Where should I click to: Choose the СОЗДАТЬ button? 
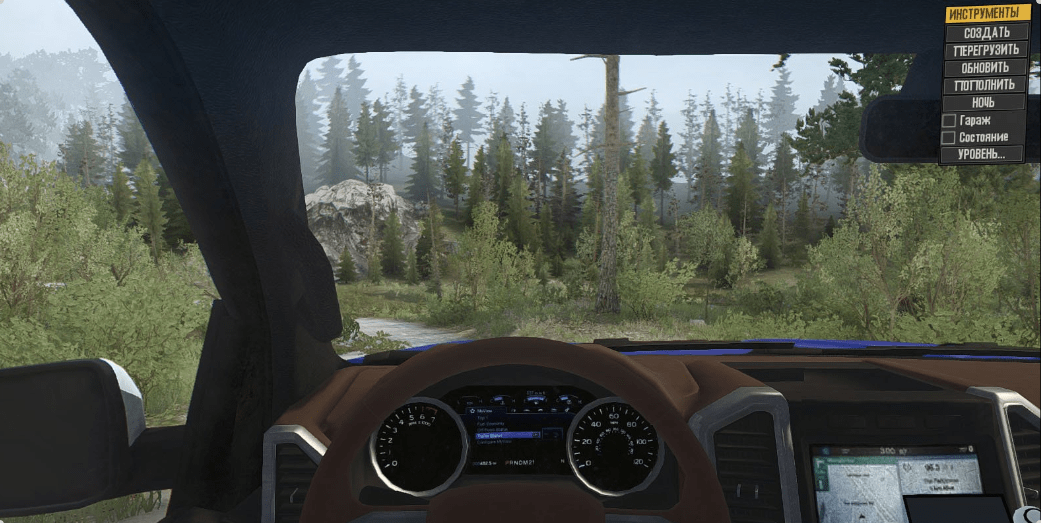click(x=986, y=32)
